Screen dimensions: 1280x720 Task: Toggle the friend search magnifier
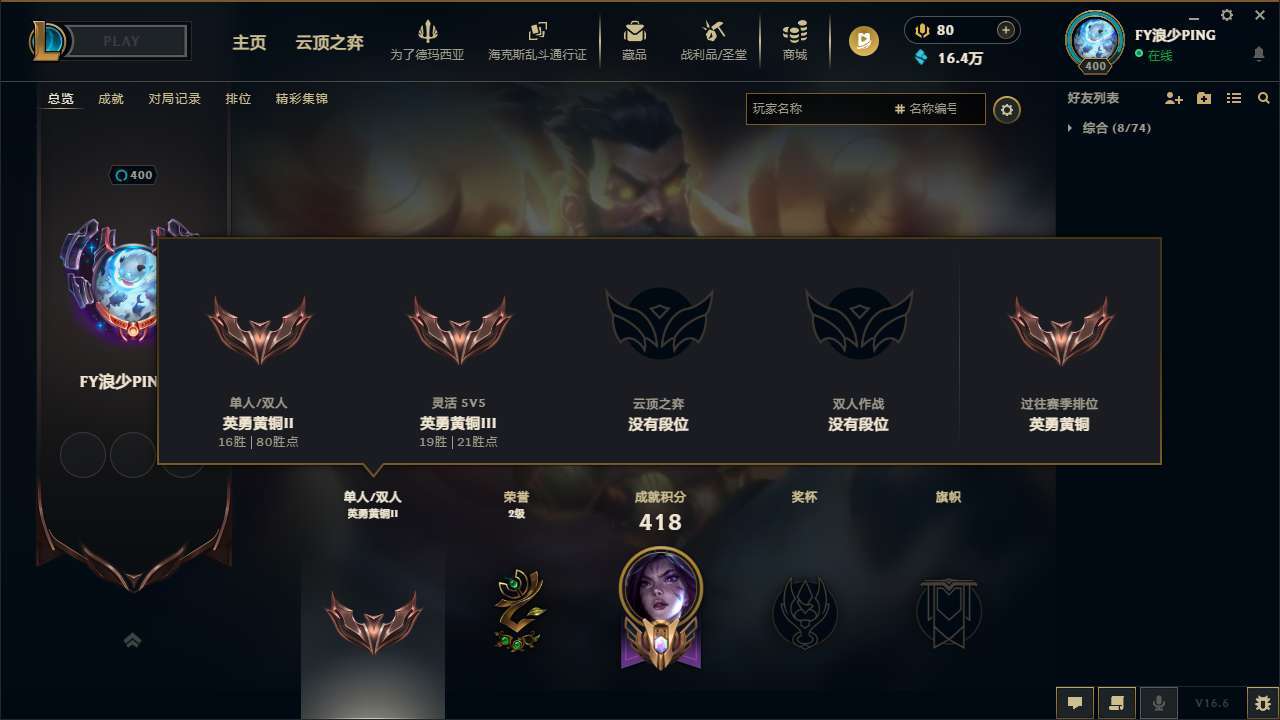[x=1264, y=98]
